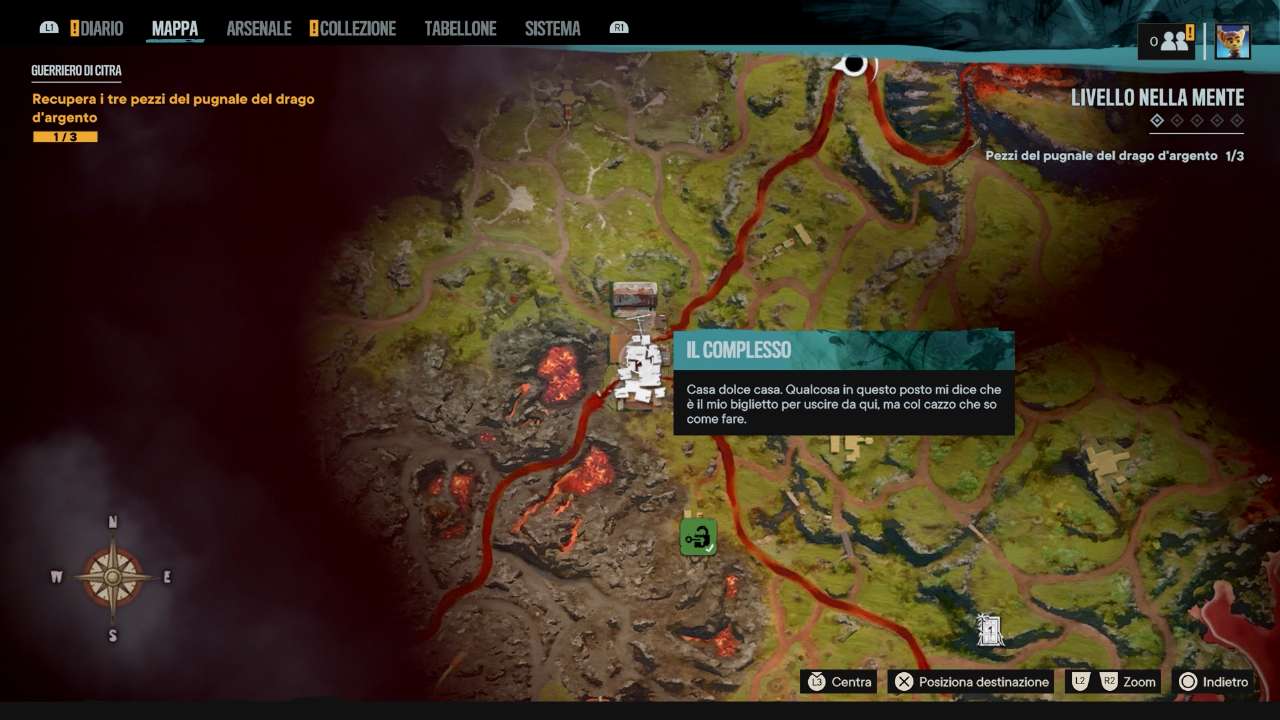Click the objective marker at the map's top
The width and height of the screenshot is (1280, 720).
coord(854,65)
